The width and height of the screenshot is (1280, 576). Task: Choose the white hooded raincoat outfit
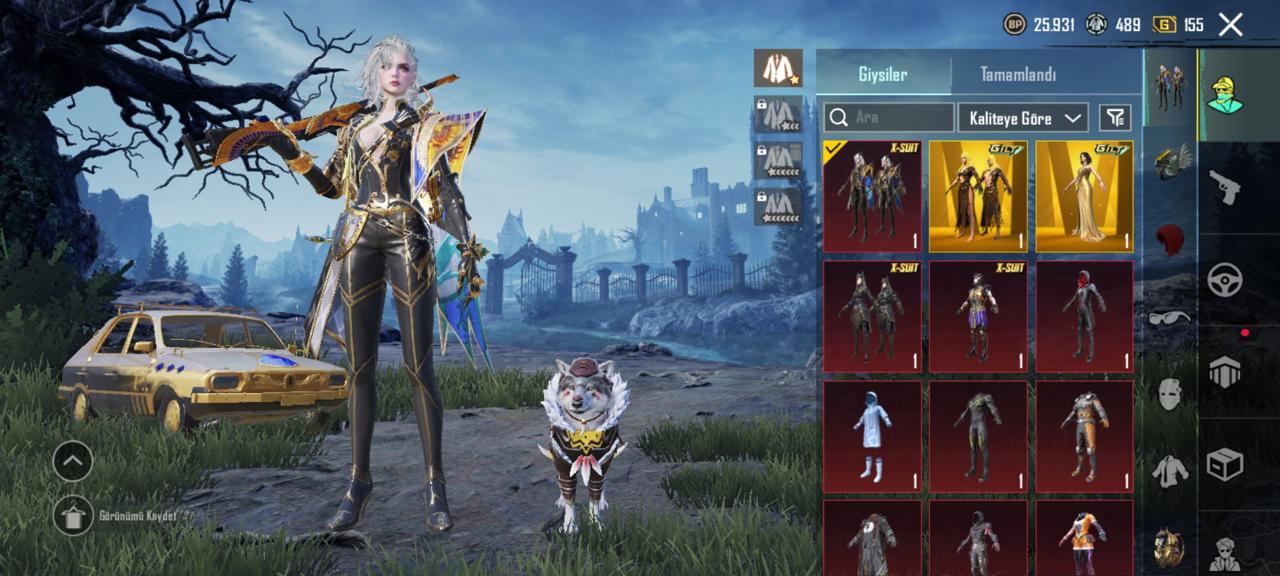tap(872, 436)
